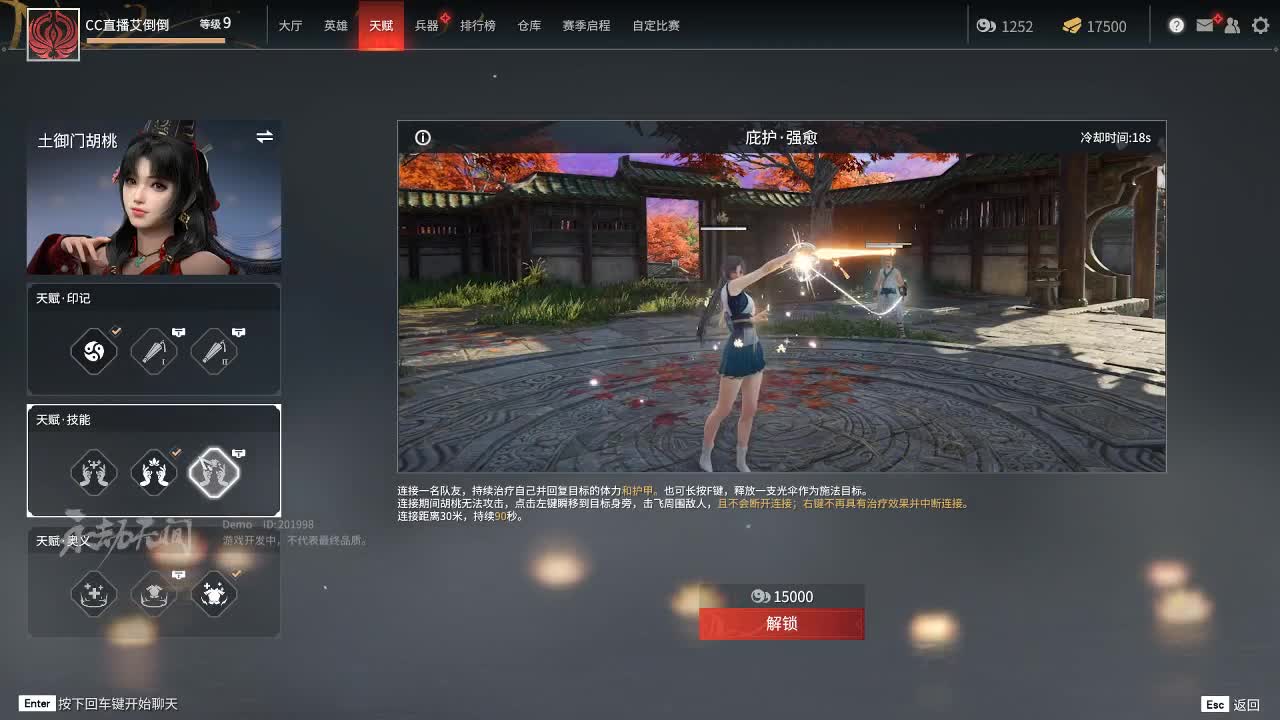Select the first 天赋·奥义 ultimate icon
The height and width of the screenshot is (720, 1280).
[x=94, y=593]
